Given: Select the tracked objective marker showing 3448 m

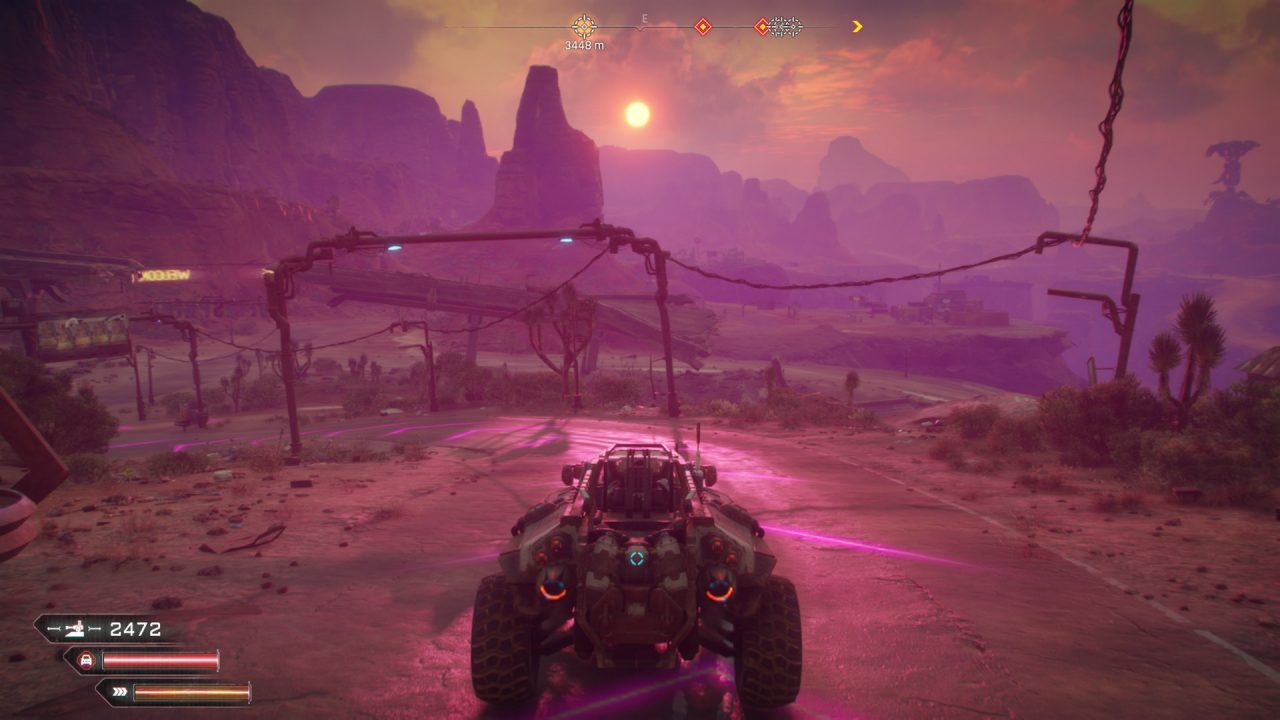Looking at the screenshot, I should (x=583, y=26).
